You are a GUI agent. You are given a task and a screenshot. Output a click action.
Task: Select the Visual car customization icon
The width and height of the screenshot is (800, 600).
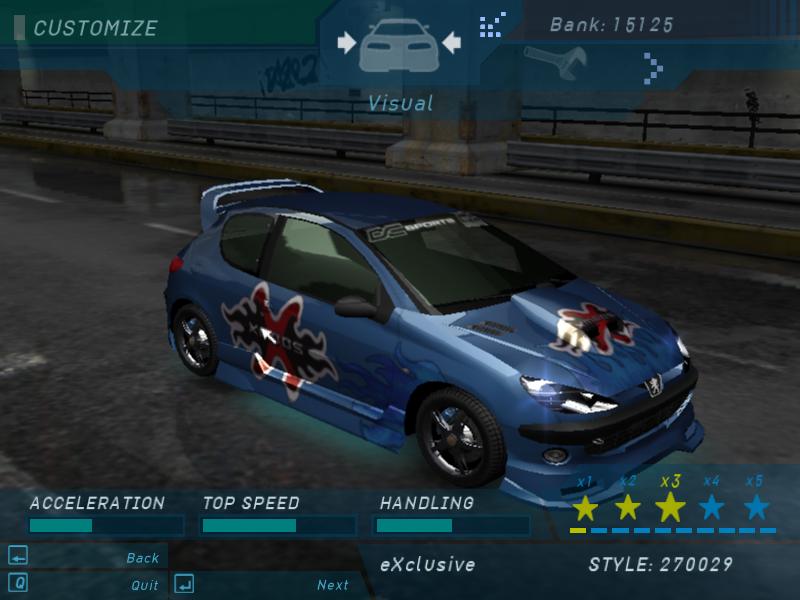tap(398, 43)
